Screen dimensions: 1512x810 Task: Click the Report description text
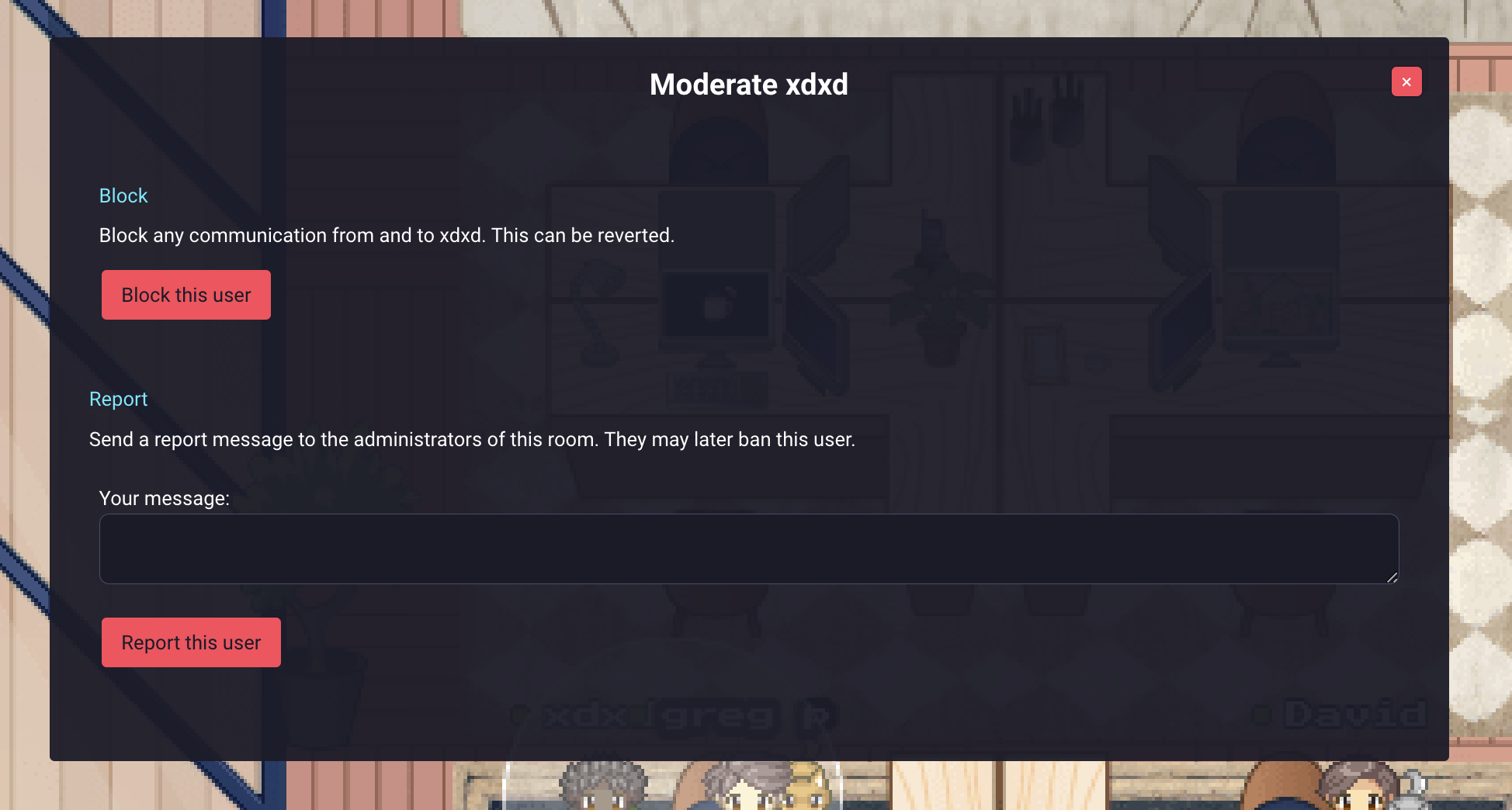(472, 439)
